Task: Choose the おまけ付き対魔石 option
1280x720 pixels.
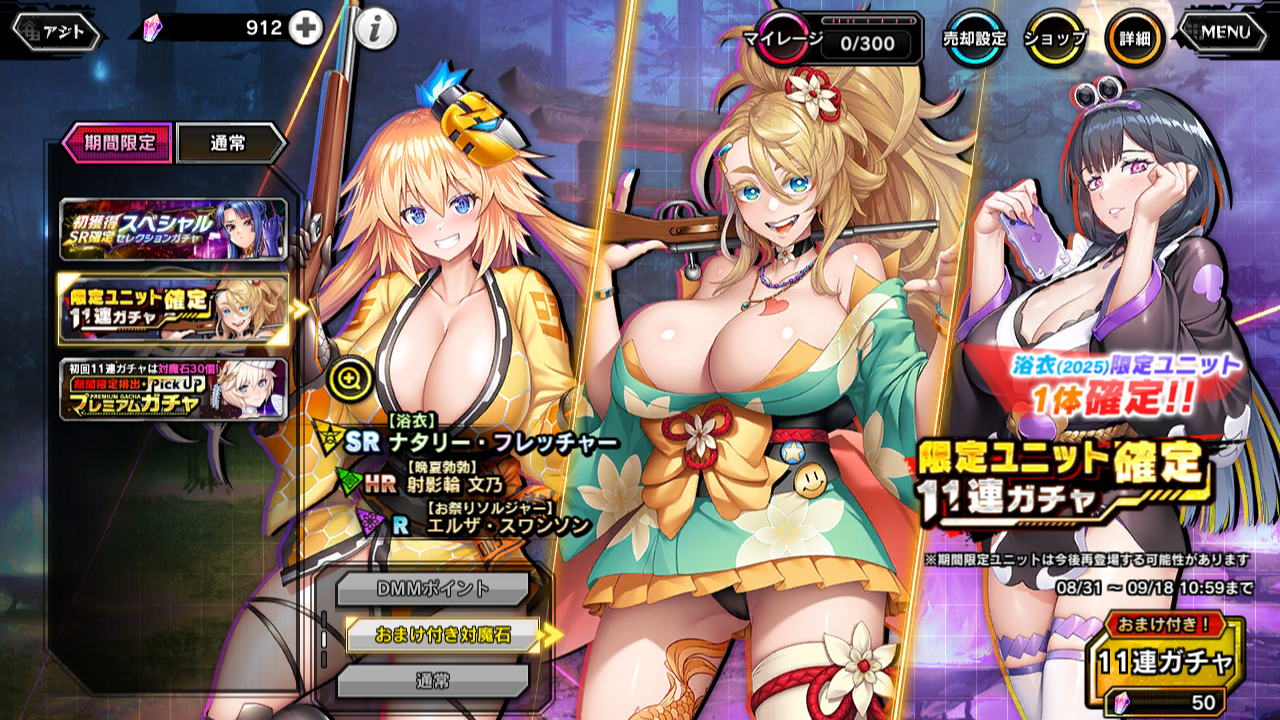Action: (x=442, y=635)
